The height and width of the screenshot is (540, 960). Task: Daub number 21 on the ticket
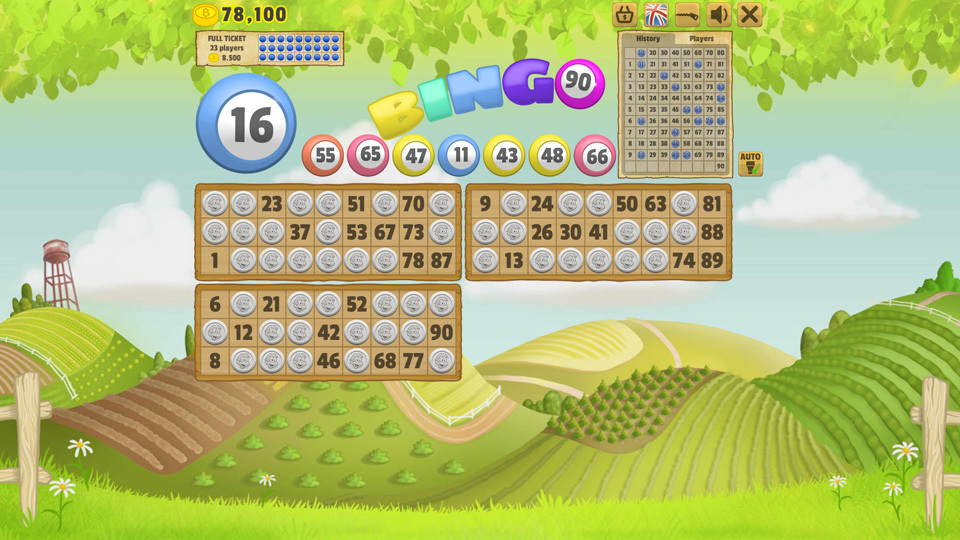pyautogui.click(x=272, y=304)
